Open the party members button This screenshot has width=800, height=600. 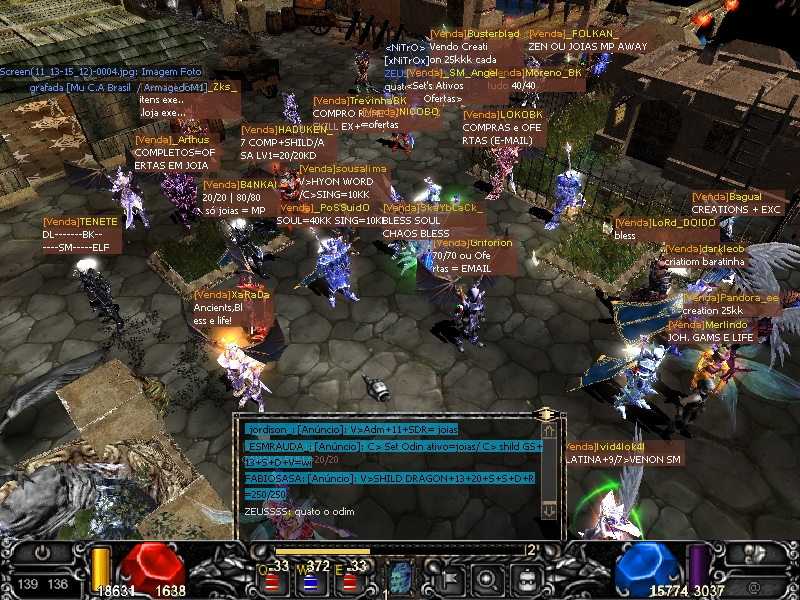coord(749,553)
